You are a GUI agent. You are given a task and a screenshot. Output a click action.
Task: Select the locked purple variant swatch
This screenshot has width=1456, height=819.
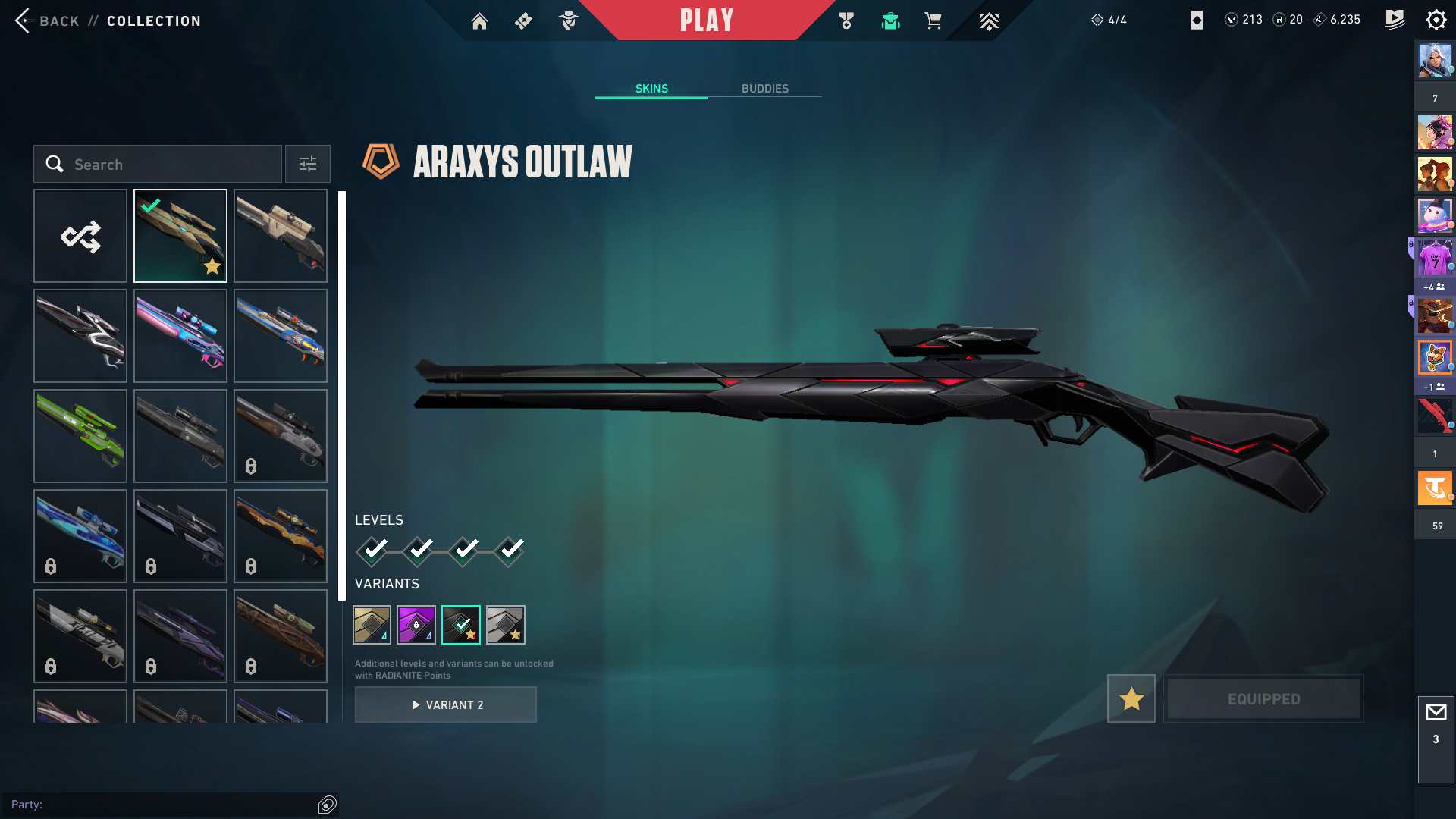(416, 625)
